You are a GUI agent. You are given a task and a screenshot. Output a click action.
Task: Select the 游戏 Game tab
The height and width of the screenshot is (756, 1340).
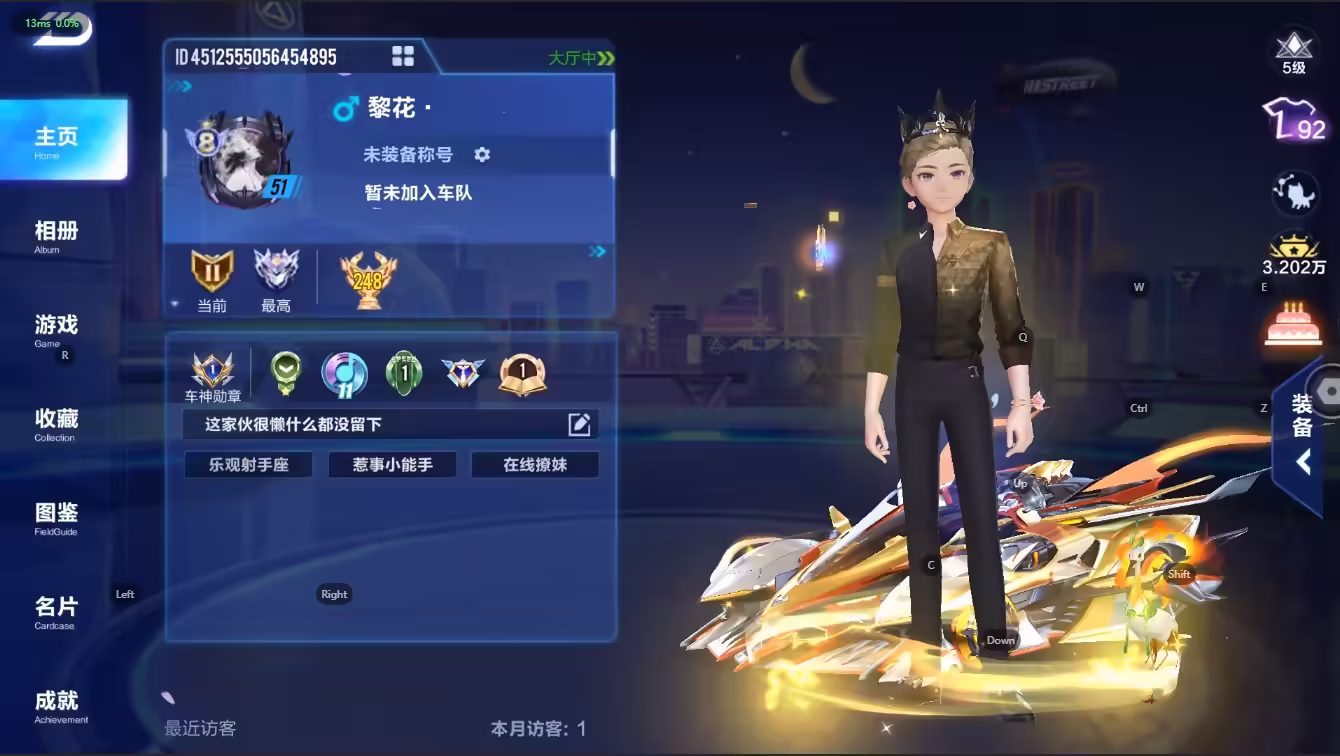pyautogui.click(x=57, y=329)
